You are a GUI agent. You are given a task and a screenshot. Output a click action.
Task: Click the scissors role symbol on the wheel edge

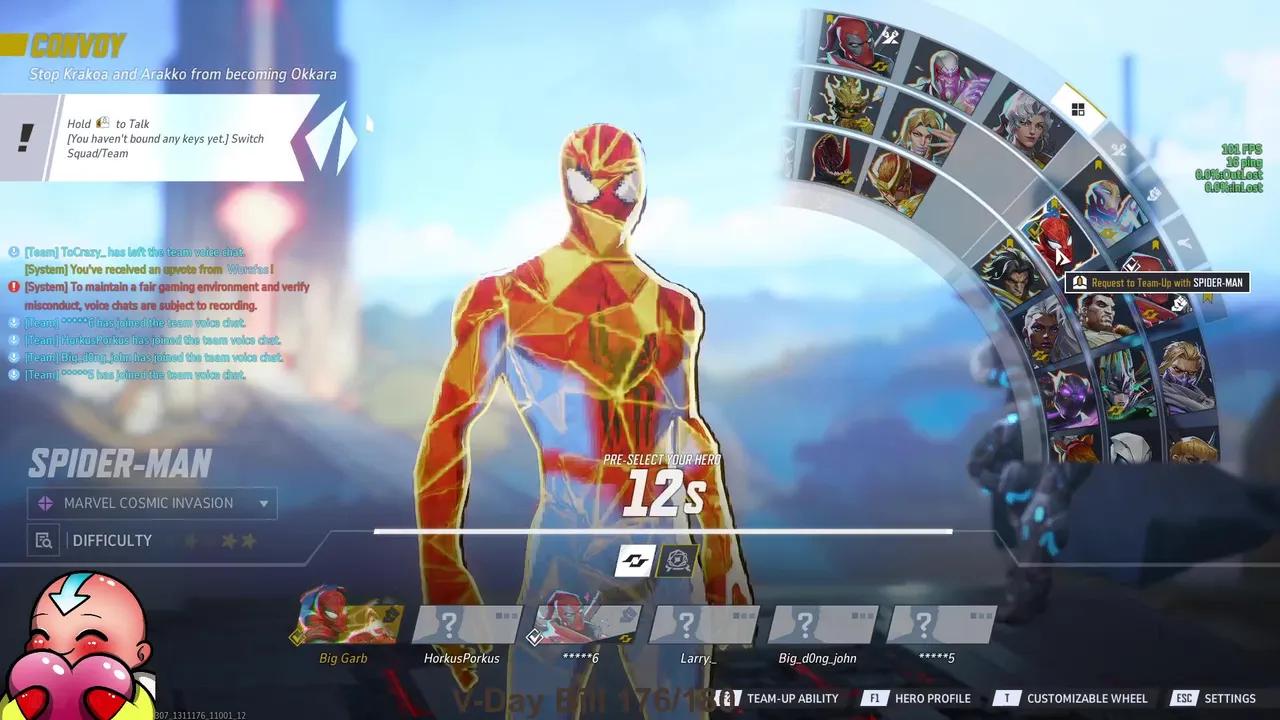1117,150
